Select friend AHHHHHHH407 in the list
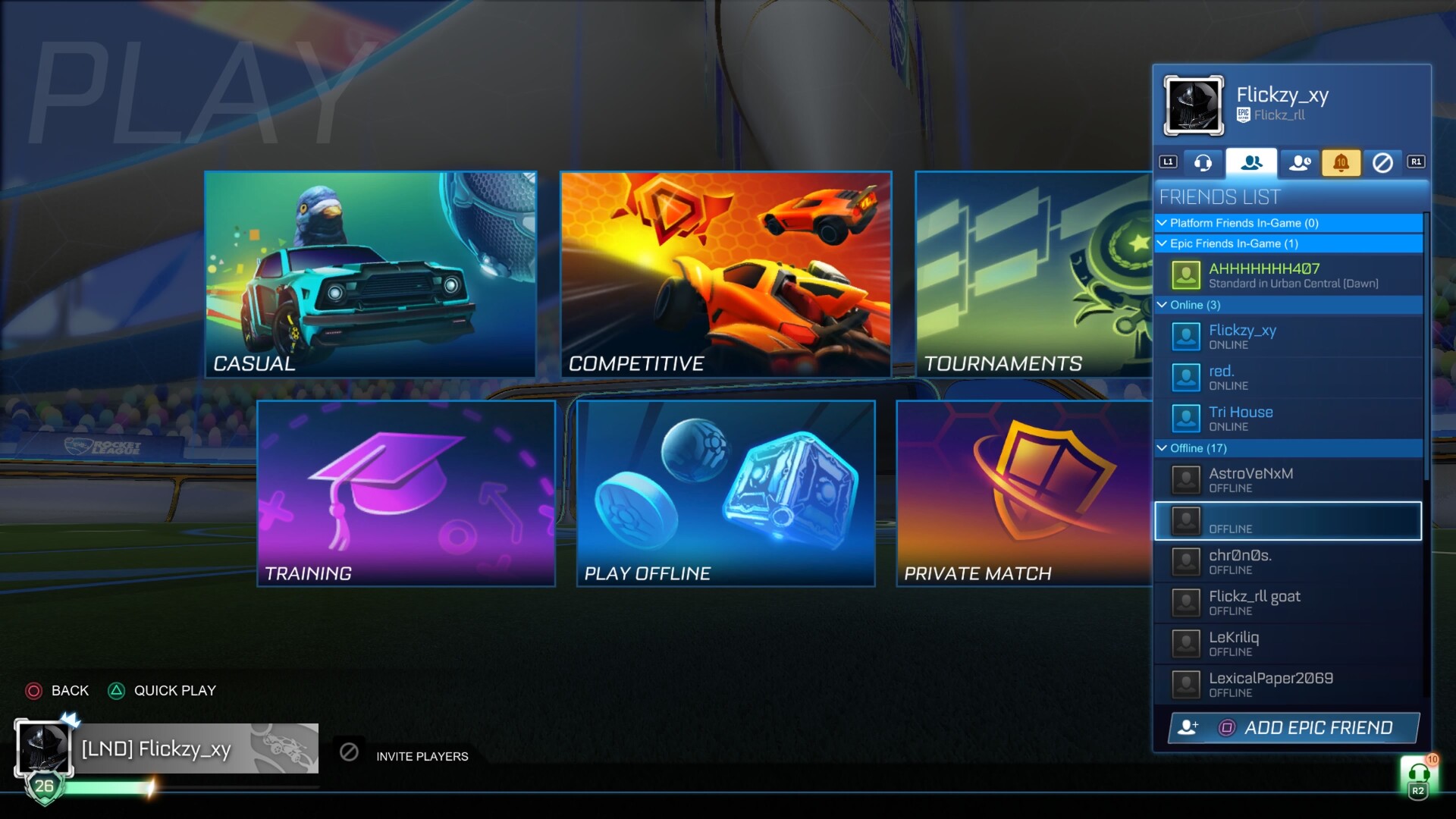The image size is (1456, 819). click(x=1288, y=275)
